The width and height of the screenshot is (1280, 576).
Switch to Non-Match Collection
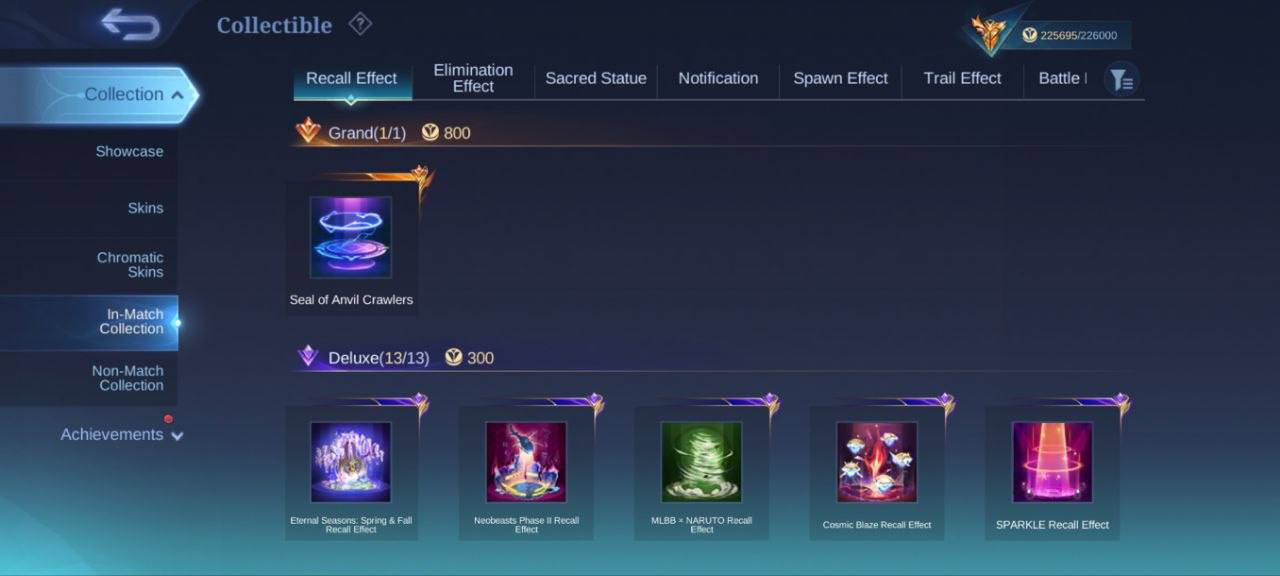128,378
